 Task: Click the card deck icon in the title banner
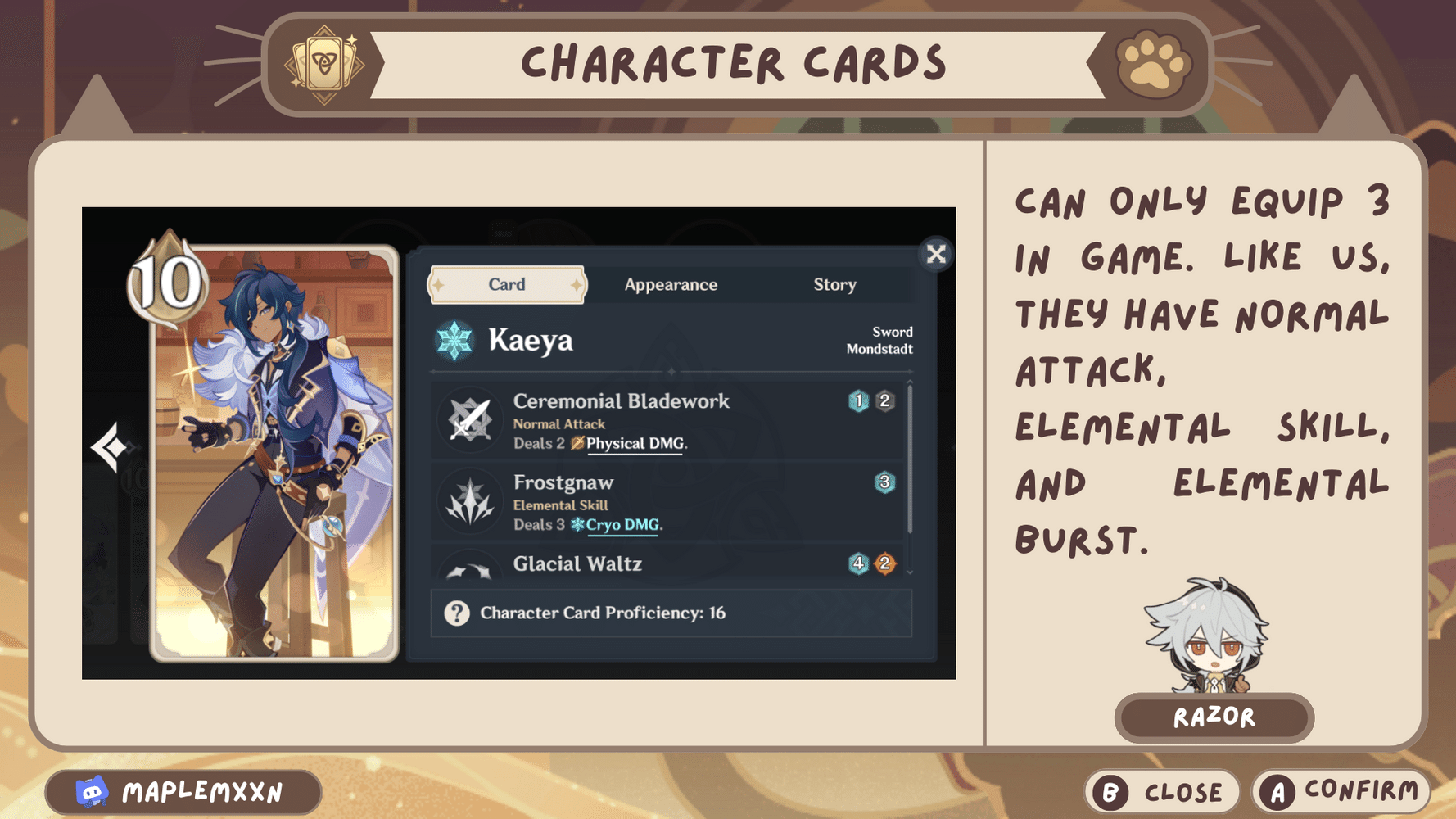pyautogui.click(x=325, y=63)
